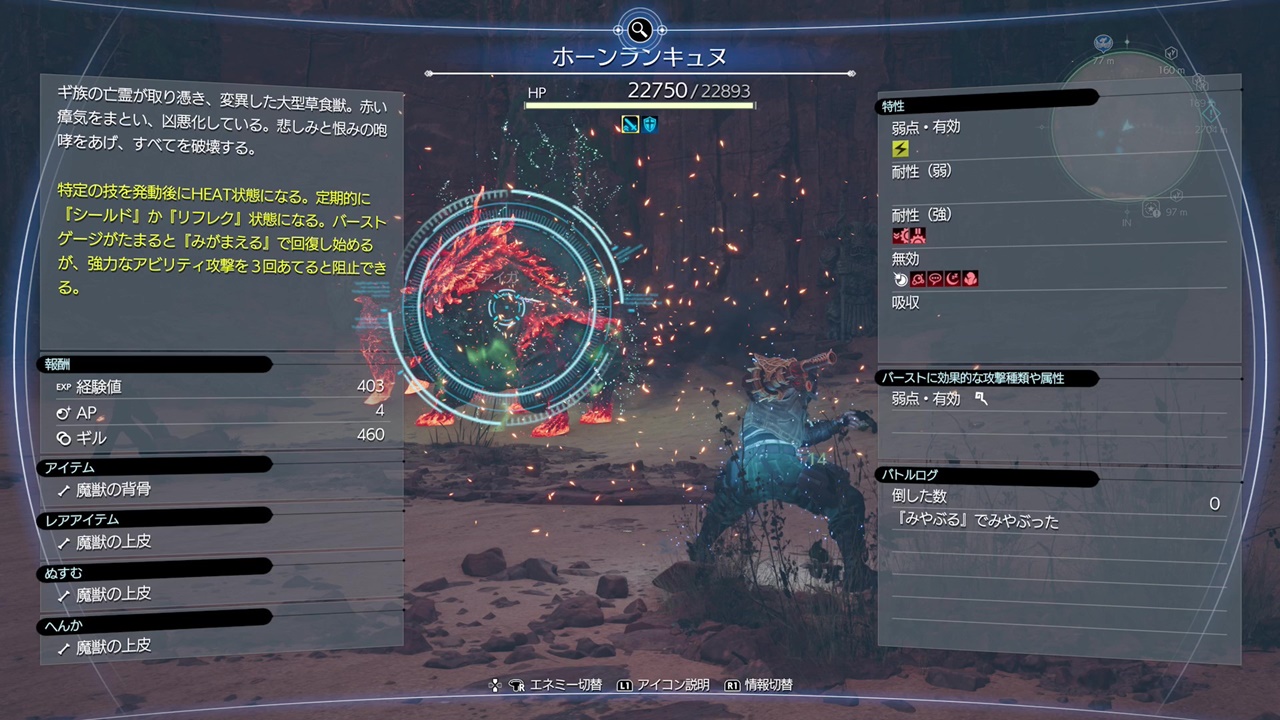Select the lightning weakness icon under 弱点・有効

(899, 149)
